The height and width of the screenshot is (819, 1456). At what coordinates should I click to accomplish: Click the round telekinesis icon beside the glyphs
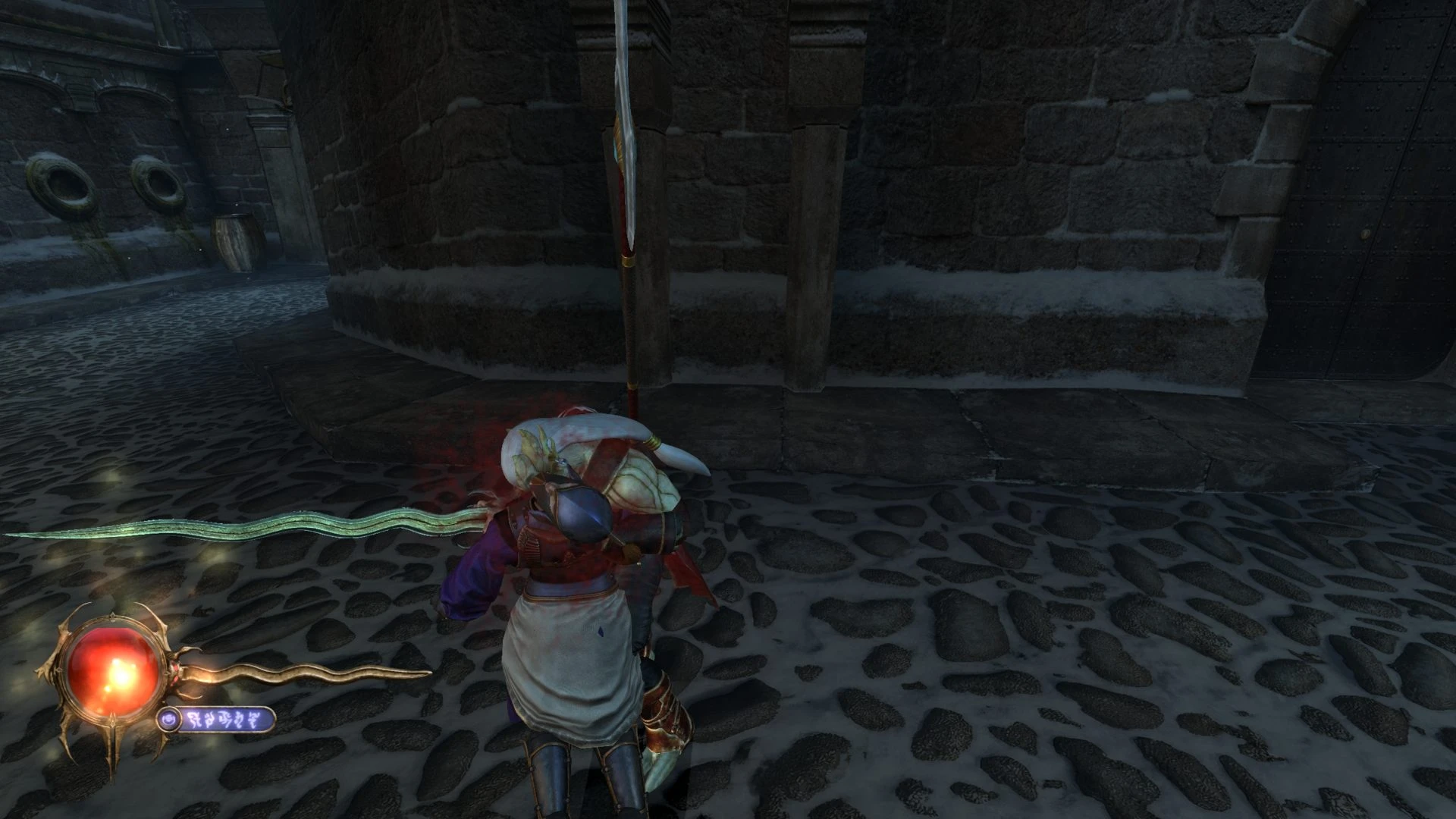click(170, 718)
